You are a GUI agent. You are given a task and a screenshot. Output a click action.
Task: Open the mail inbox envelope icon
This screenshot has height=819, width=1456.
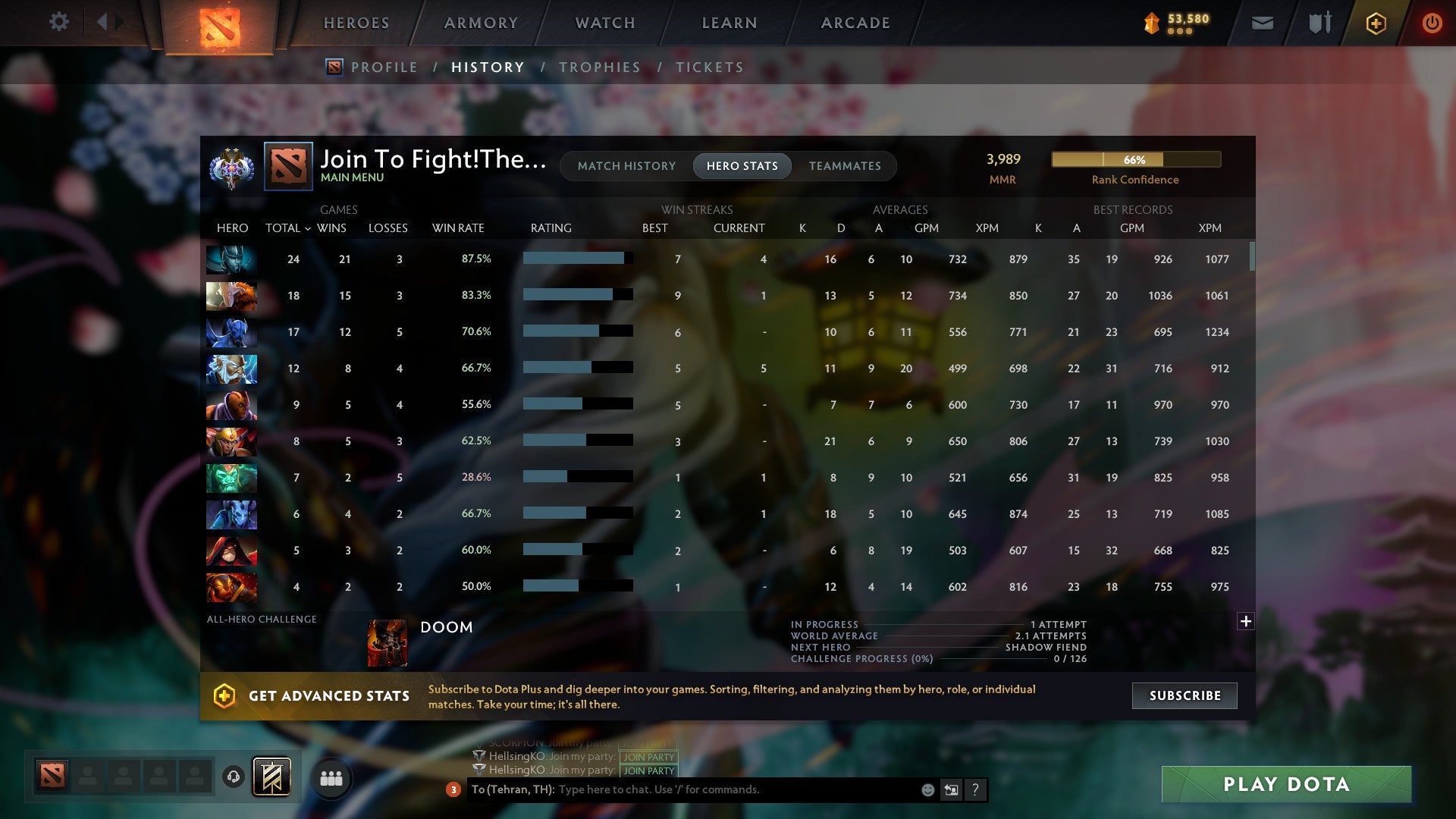click(x=1262, y=23)
